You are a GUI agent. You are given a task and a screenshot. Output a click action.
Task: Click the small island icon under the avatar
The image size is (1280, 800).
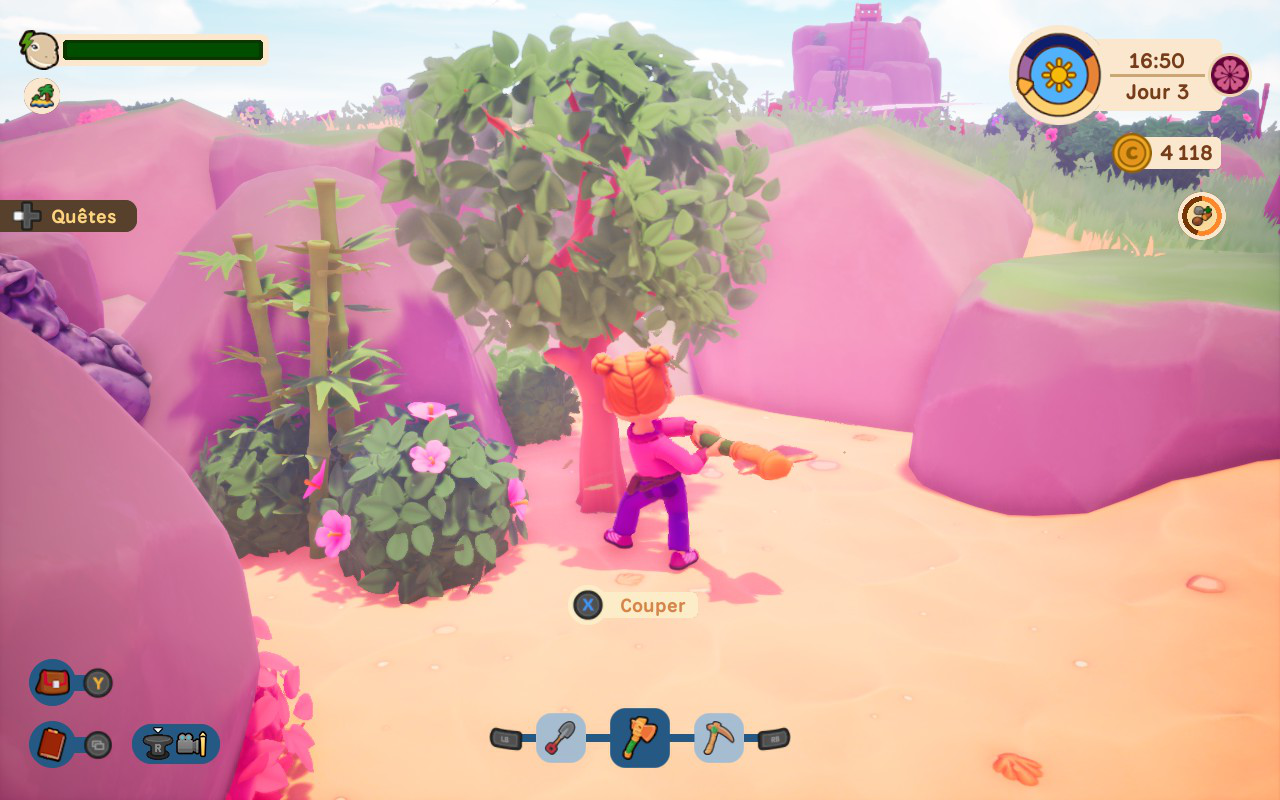(x=42, y=96)
